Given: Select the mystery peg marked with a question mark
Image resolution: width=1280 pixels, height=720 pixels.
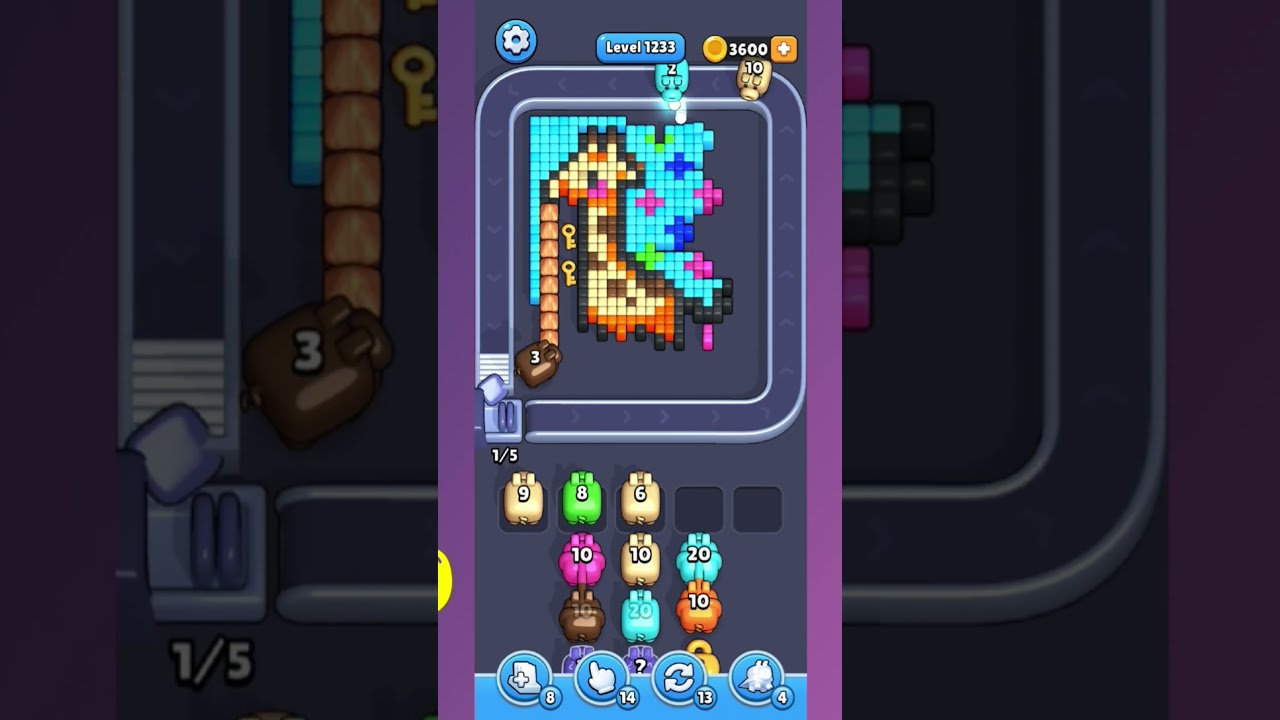Looking at the screenshot, I should [640, 665].
